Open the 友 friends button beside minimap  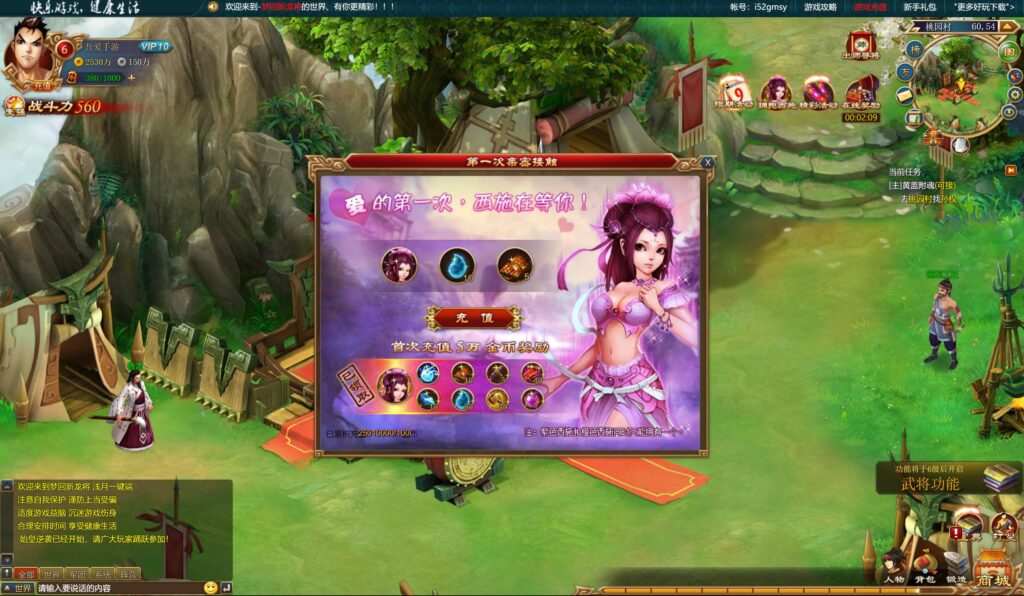pos(904,72)
